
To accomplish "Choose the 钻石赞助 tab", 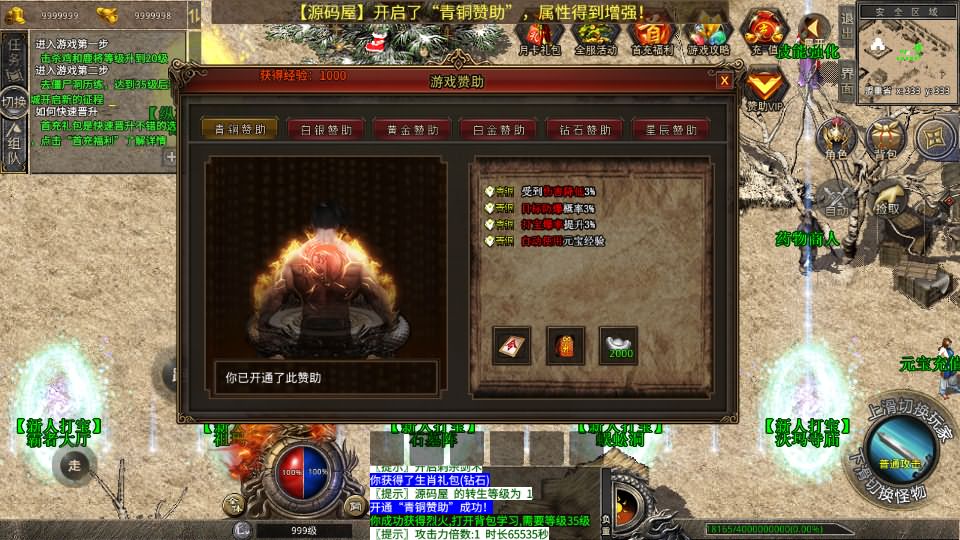I will [x=584, y=129].
